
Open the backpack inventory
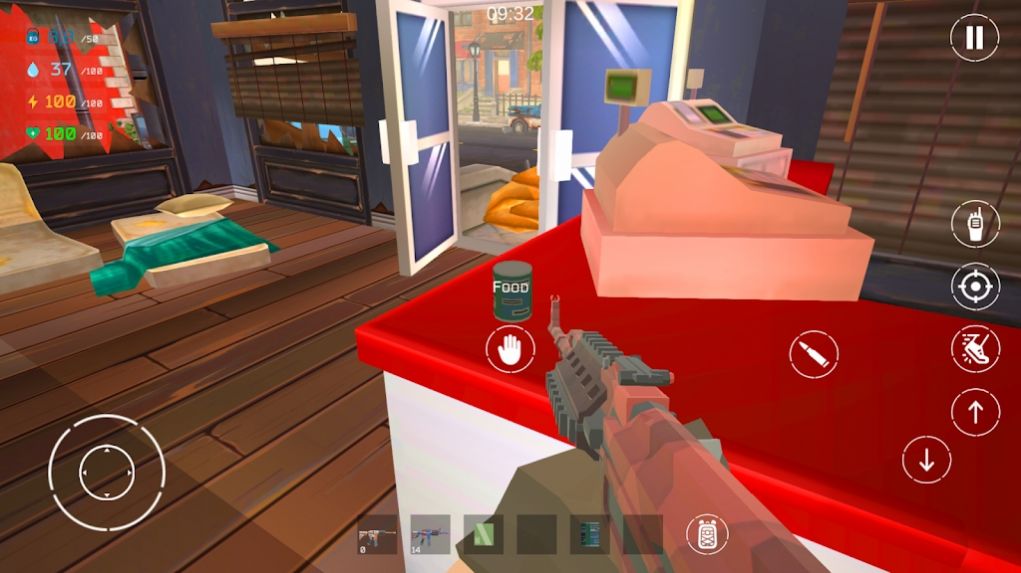point(707,534)
